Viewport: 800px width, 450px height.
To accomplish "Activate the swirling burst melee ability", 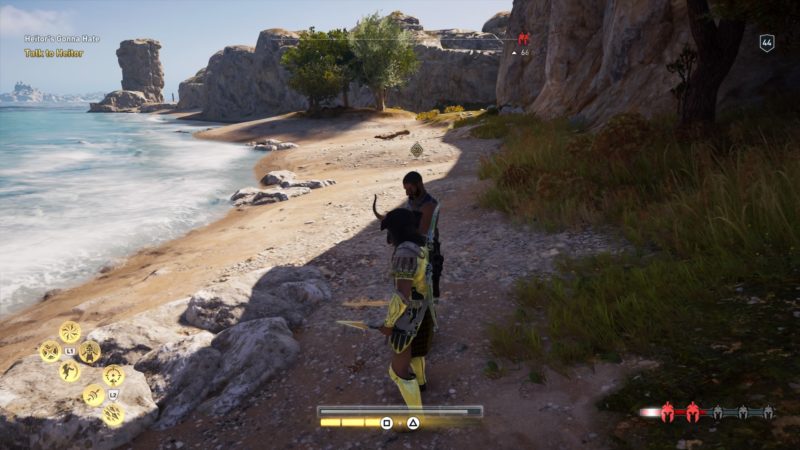I will click(x=70, y=331).
